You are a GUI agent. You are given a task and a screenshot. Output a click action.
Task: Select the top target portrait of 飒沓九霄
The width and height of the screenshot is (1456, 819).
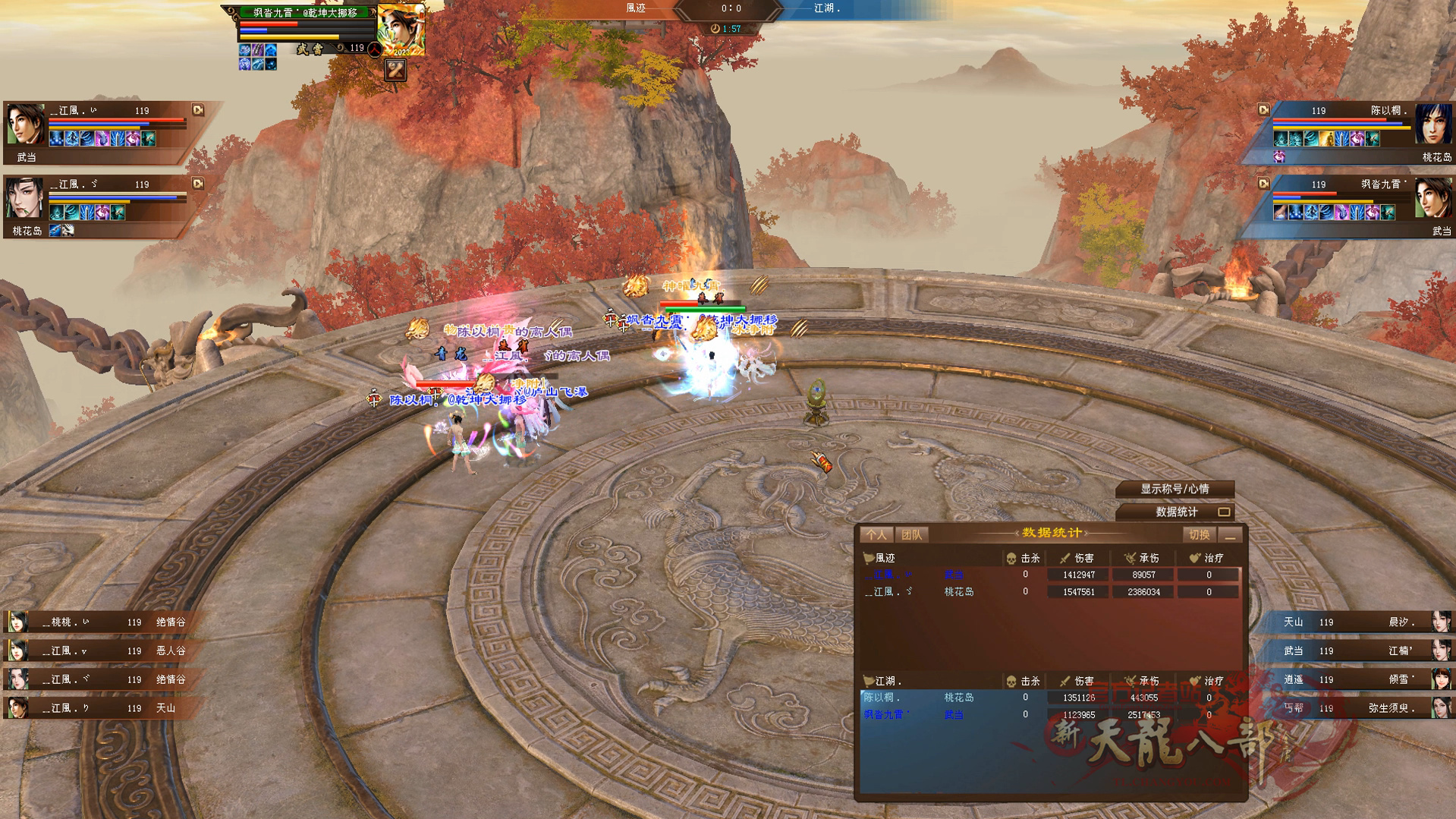point(401,29)
